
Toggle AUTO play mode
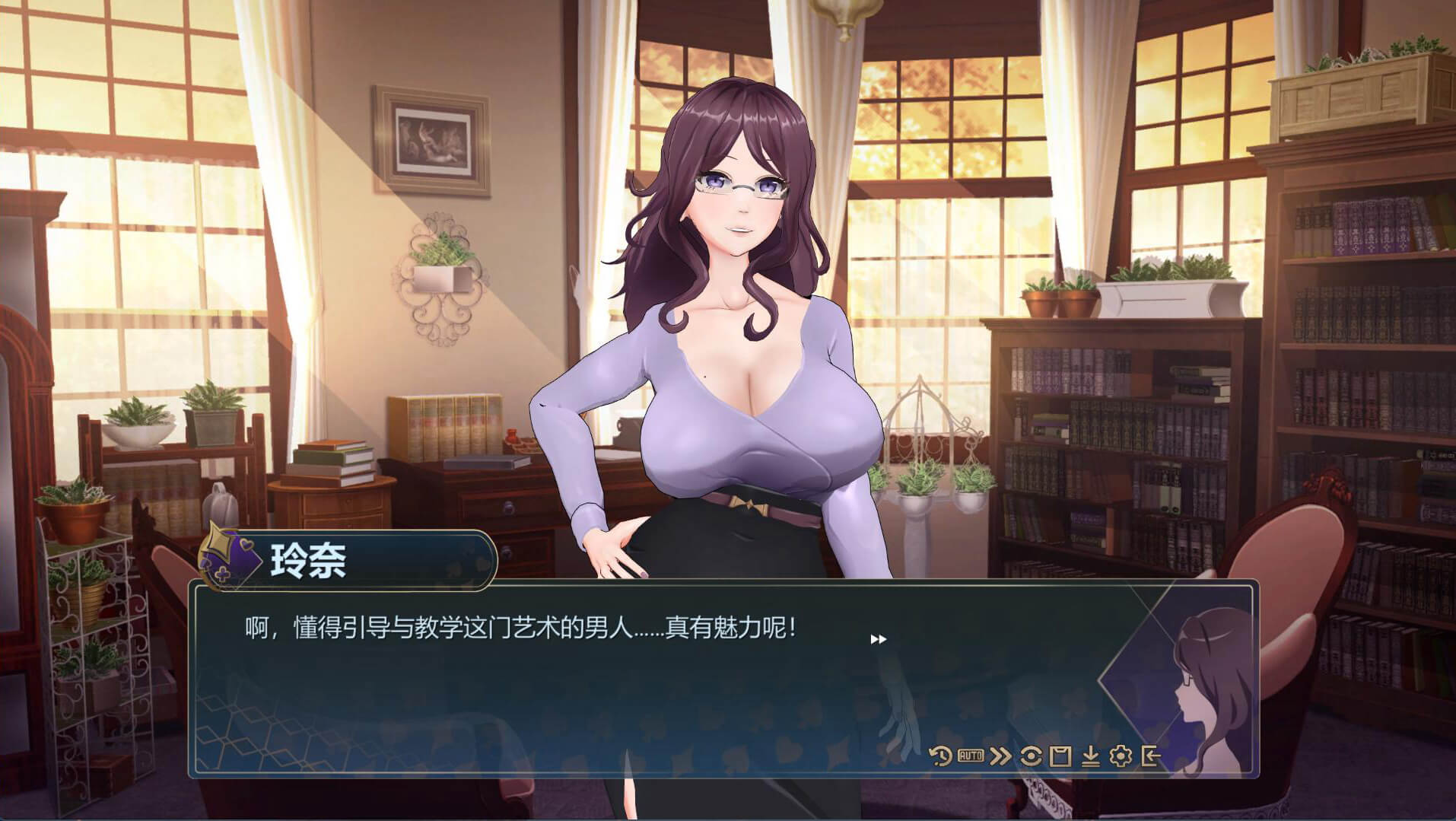coord(970,756)
